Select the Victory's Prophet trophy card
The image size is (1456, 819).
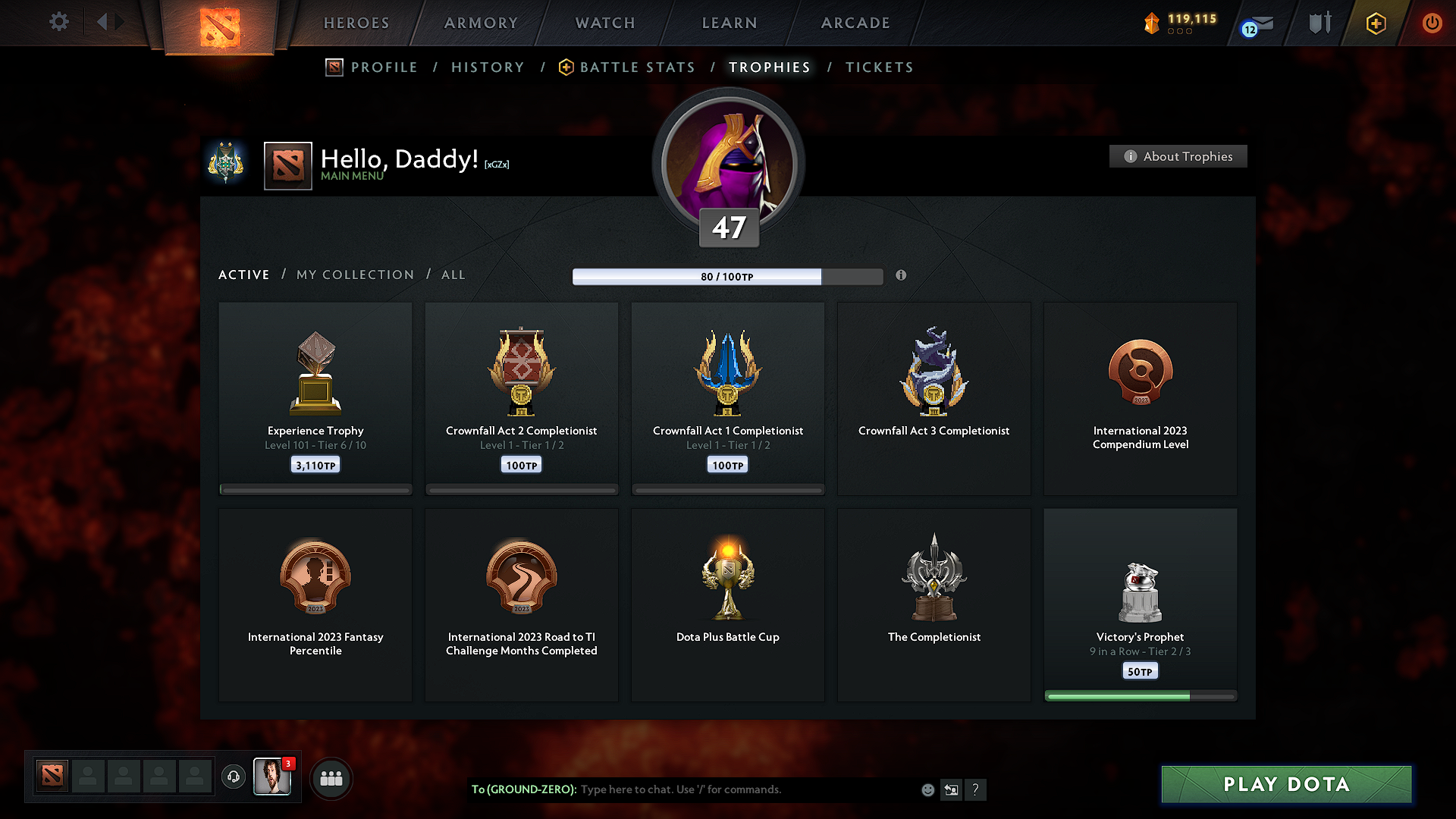pos(1141,603)
